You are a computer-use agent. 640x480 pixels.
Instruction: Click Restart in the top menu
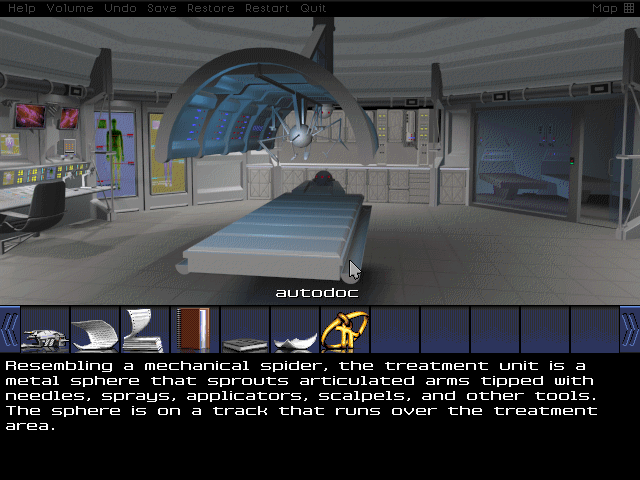[x=268, y=8]
